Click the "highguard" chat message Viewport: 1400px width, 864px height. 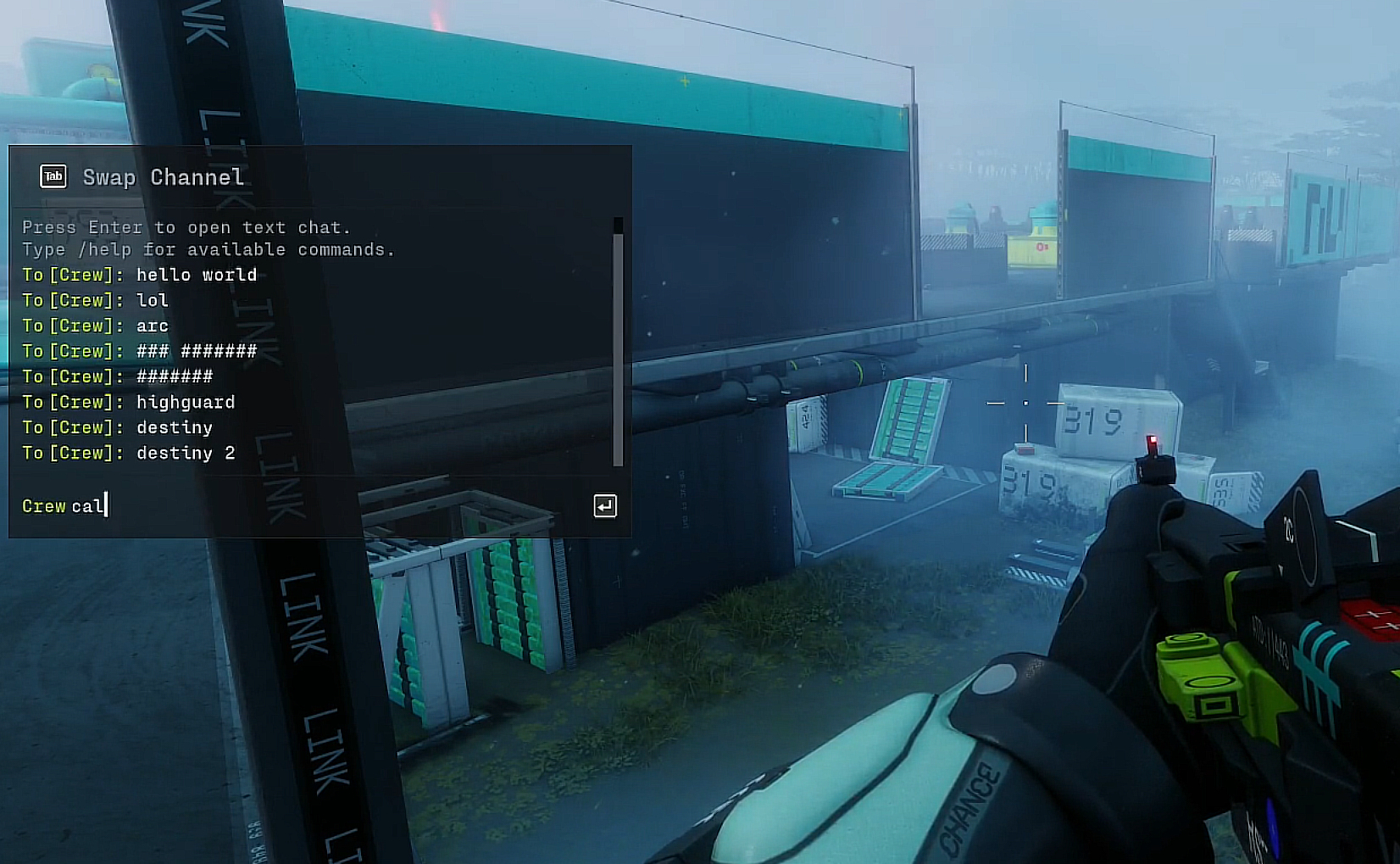(x=186, y=402)
